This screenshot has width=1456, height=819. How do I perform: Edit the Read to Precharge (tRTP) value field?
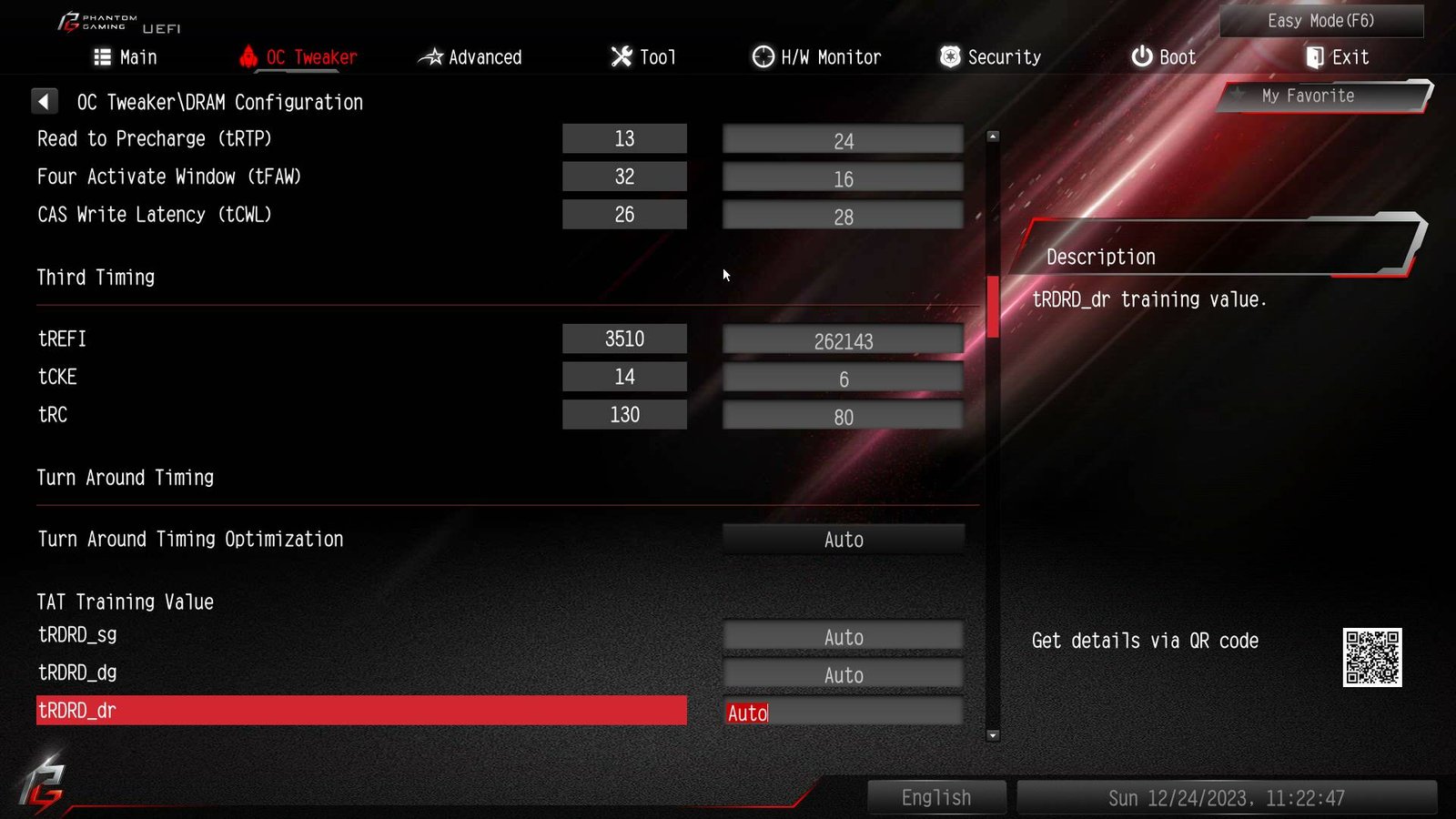[x=843, y=140]
